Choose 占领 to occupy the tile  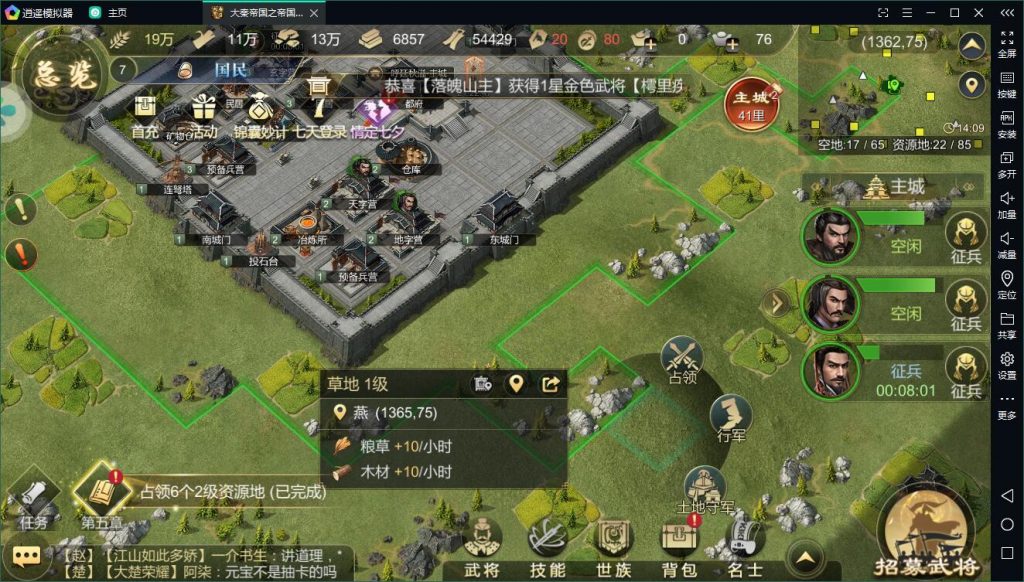(682, 361)
